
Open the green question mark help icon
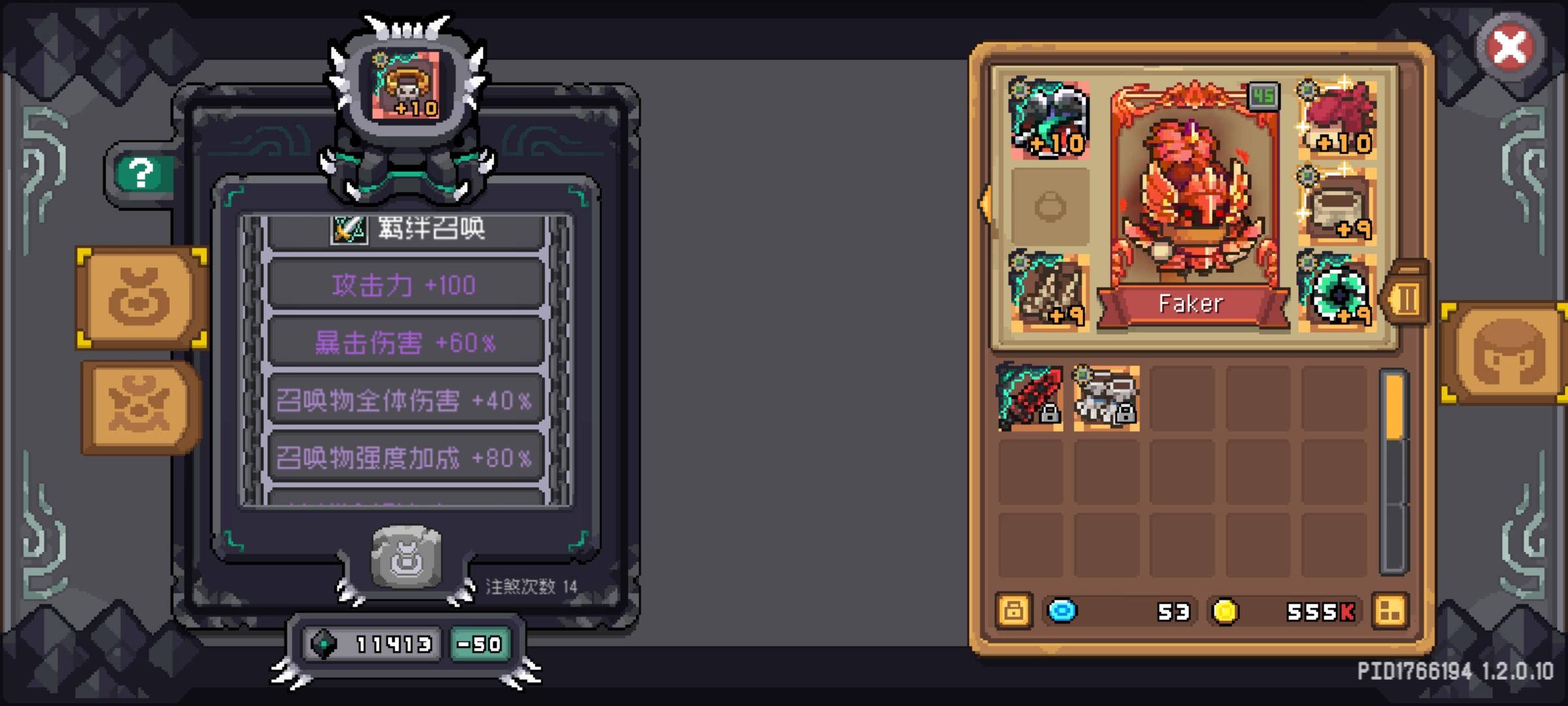pos(139,173)
